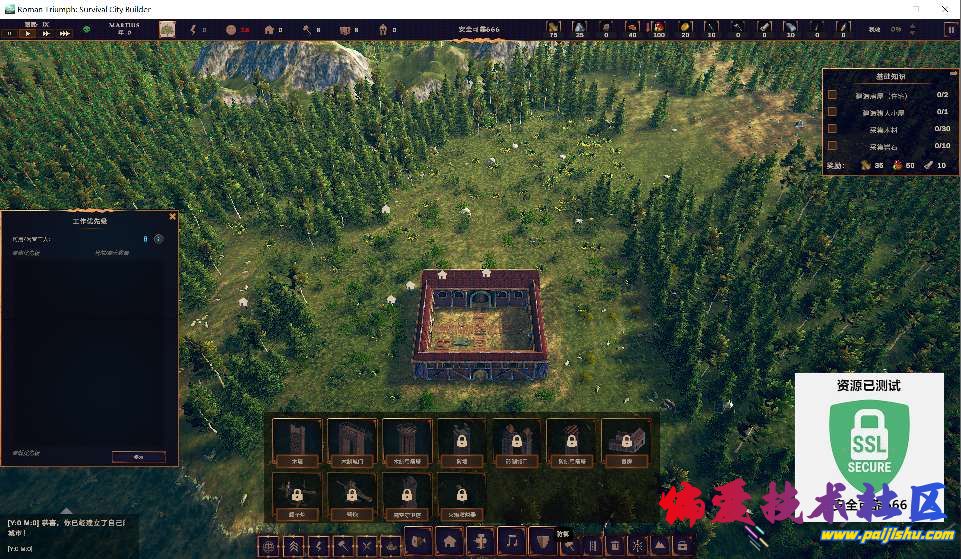Open the pause menu button at top right

(x=950, y=30)
